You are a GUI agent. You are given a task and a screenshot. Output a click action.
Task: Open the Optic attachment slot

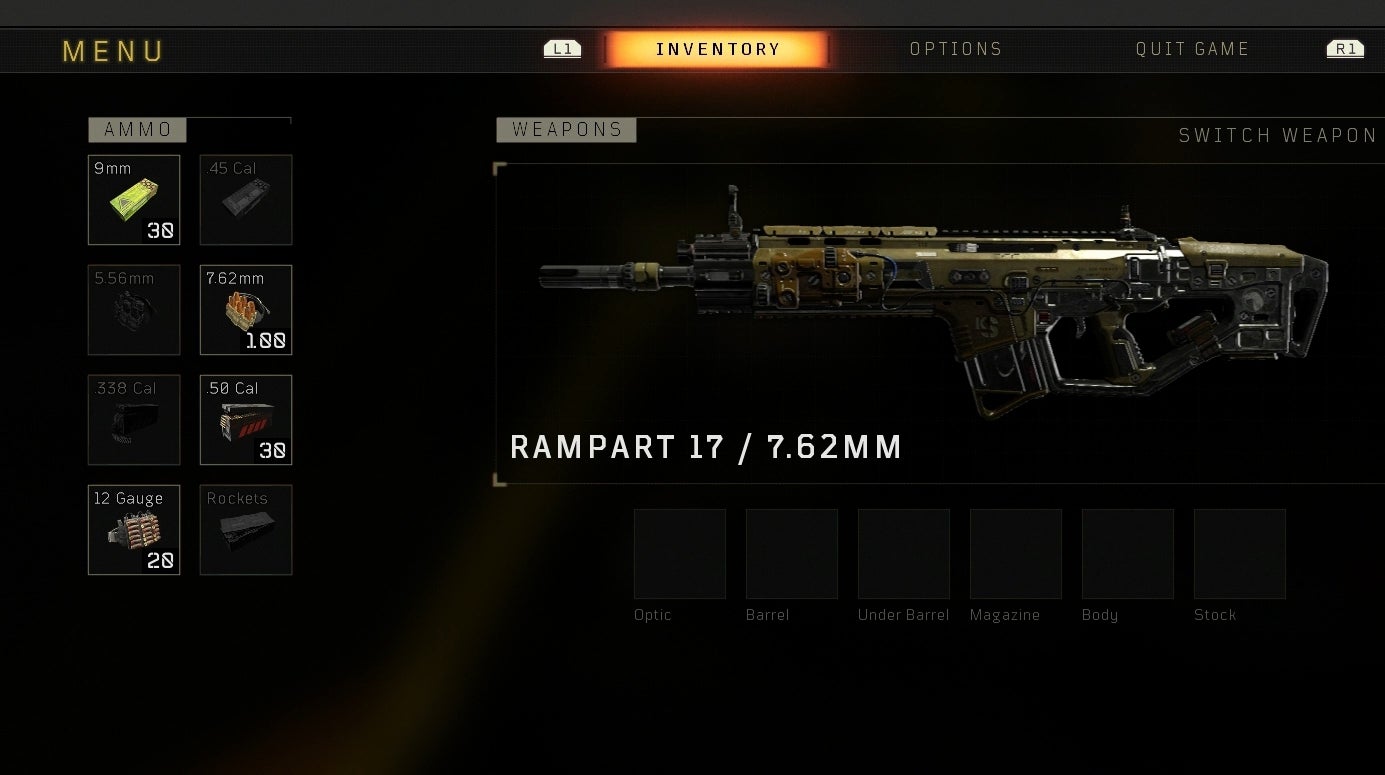(x=680, y=554)
